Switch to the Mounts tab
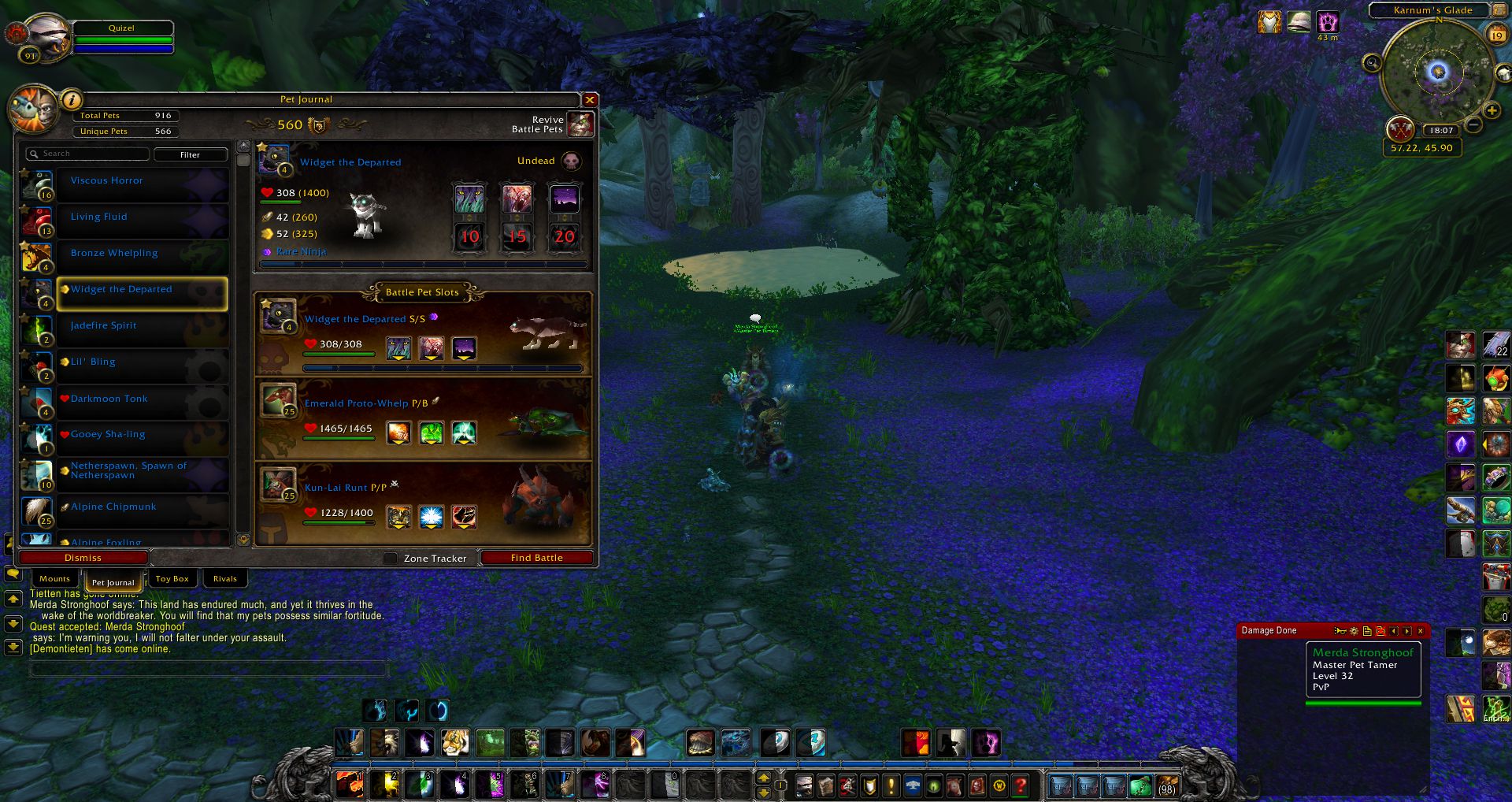 [x=54, y=579]
